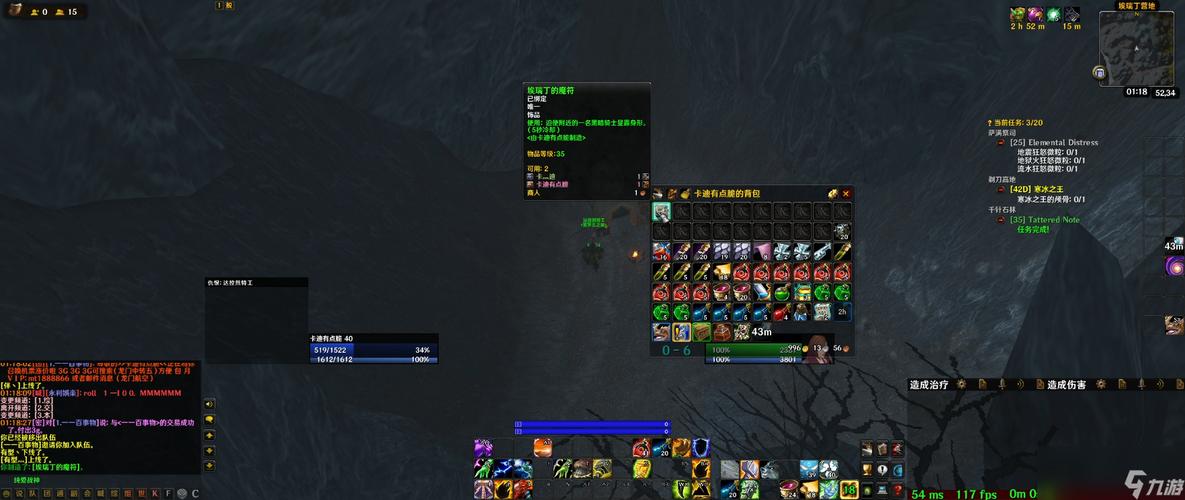1185x500 pixels.
Task: Click the gray wolf ability icon
Action: pos(769,468)
